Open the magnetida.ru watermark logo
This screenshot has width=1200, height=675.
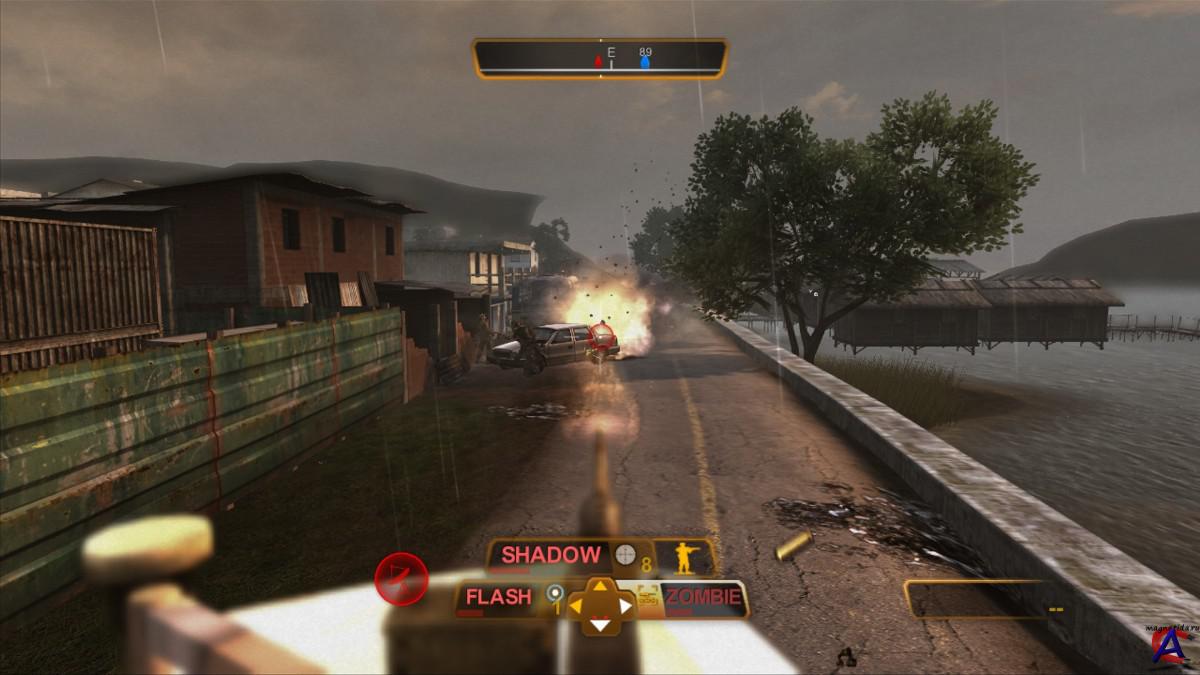click(1169, 643)
